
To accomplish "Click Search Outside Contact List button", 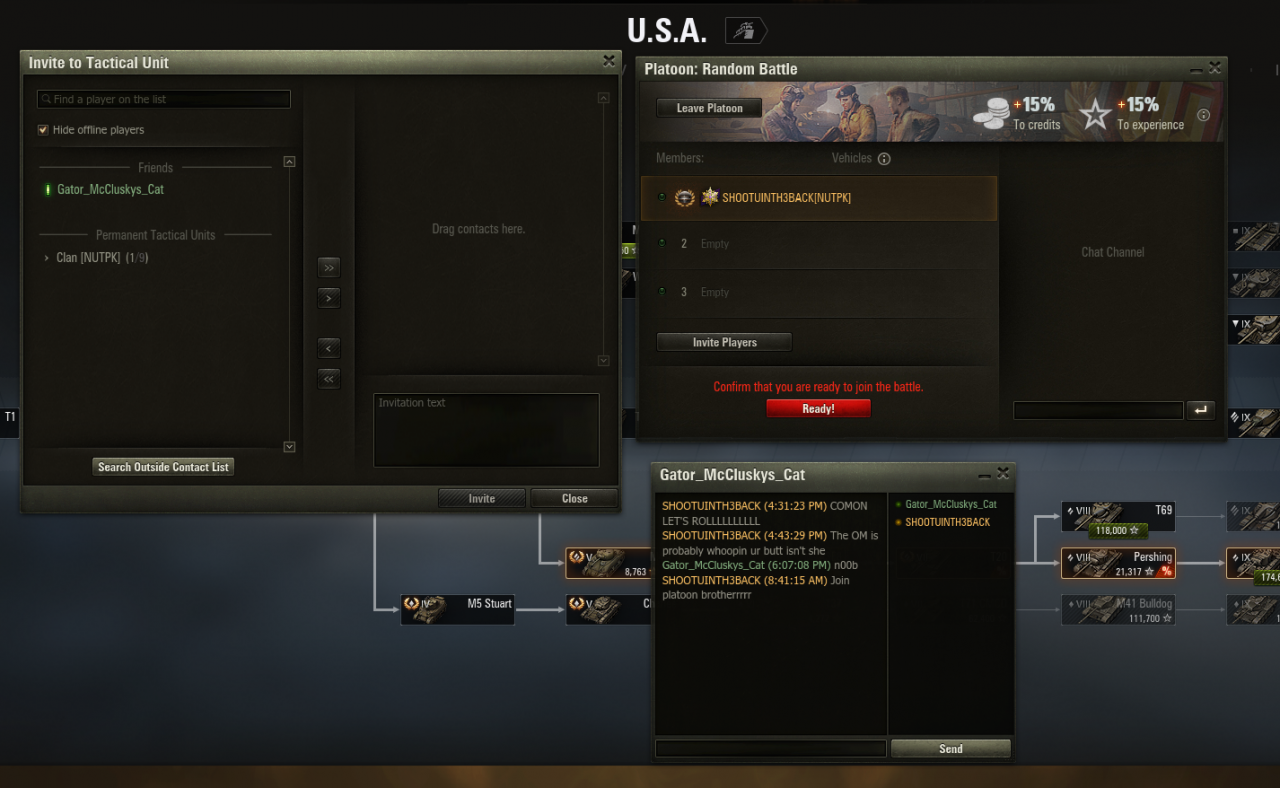I will click(163, 467).
